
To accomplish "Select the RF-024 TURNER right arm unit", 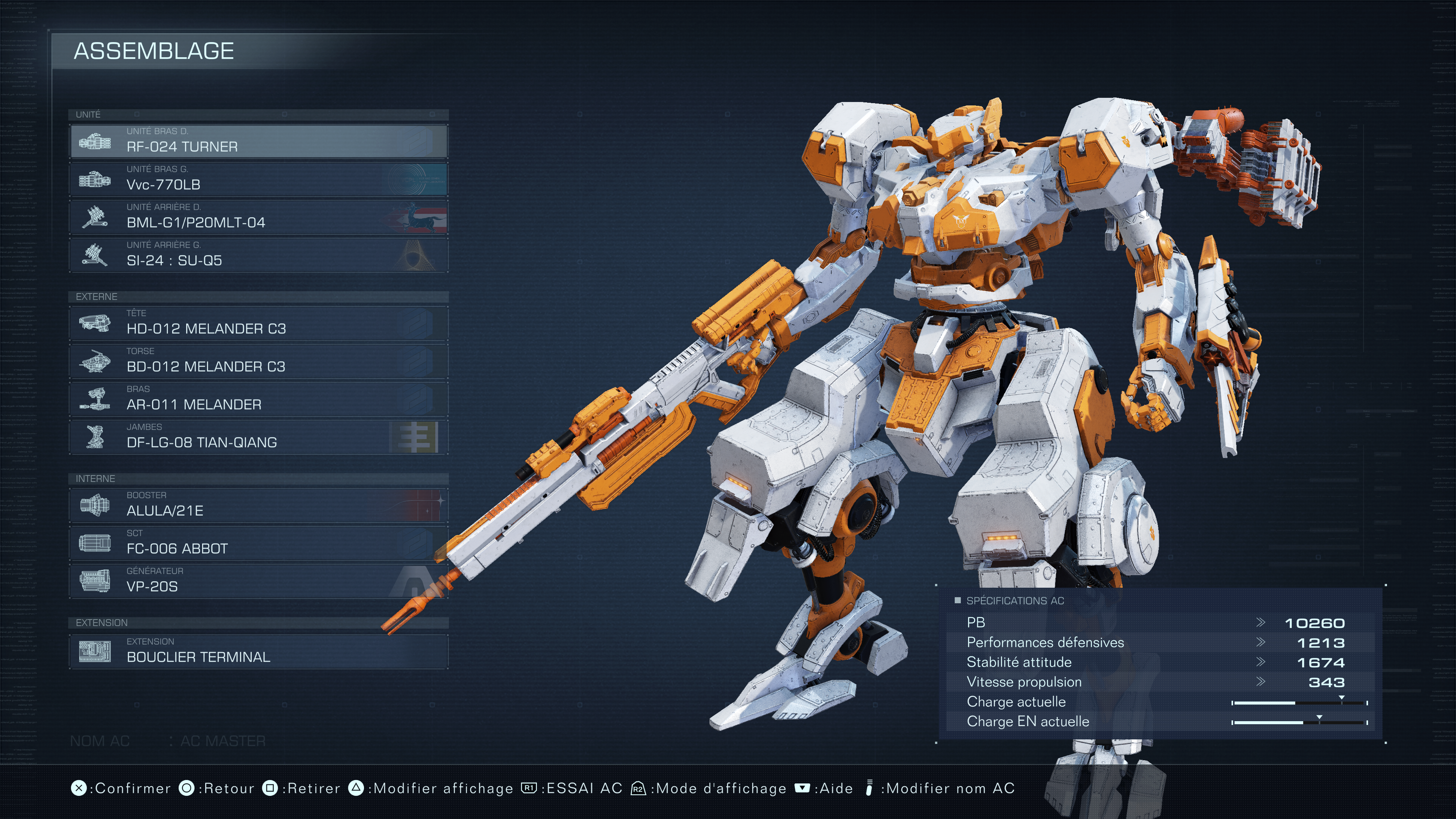I will pos(259,141).
